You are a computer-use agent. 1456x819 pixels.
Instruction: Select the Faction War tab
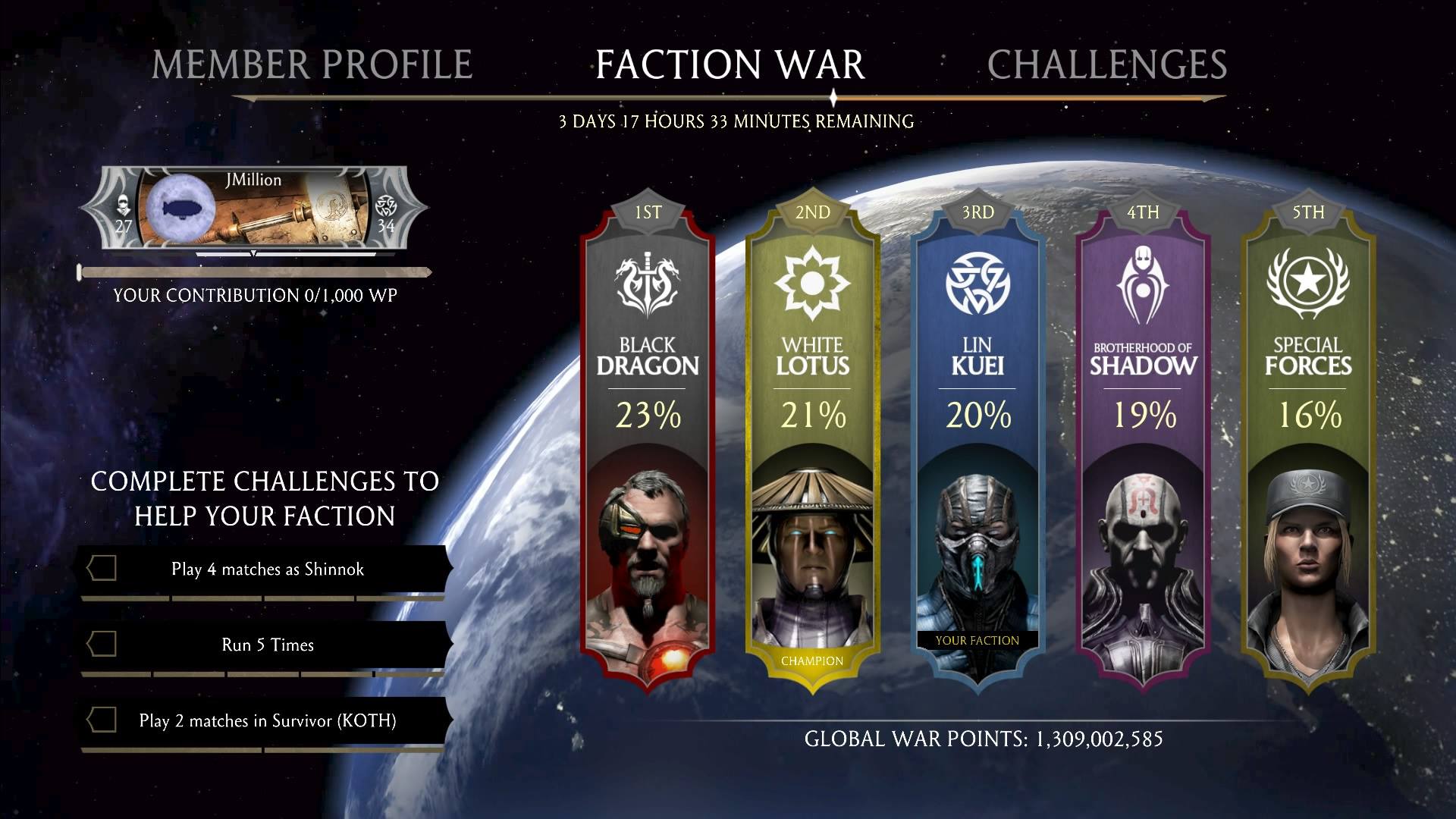[x=730, y=64]
